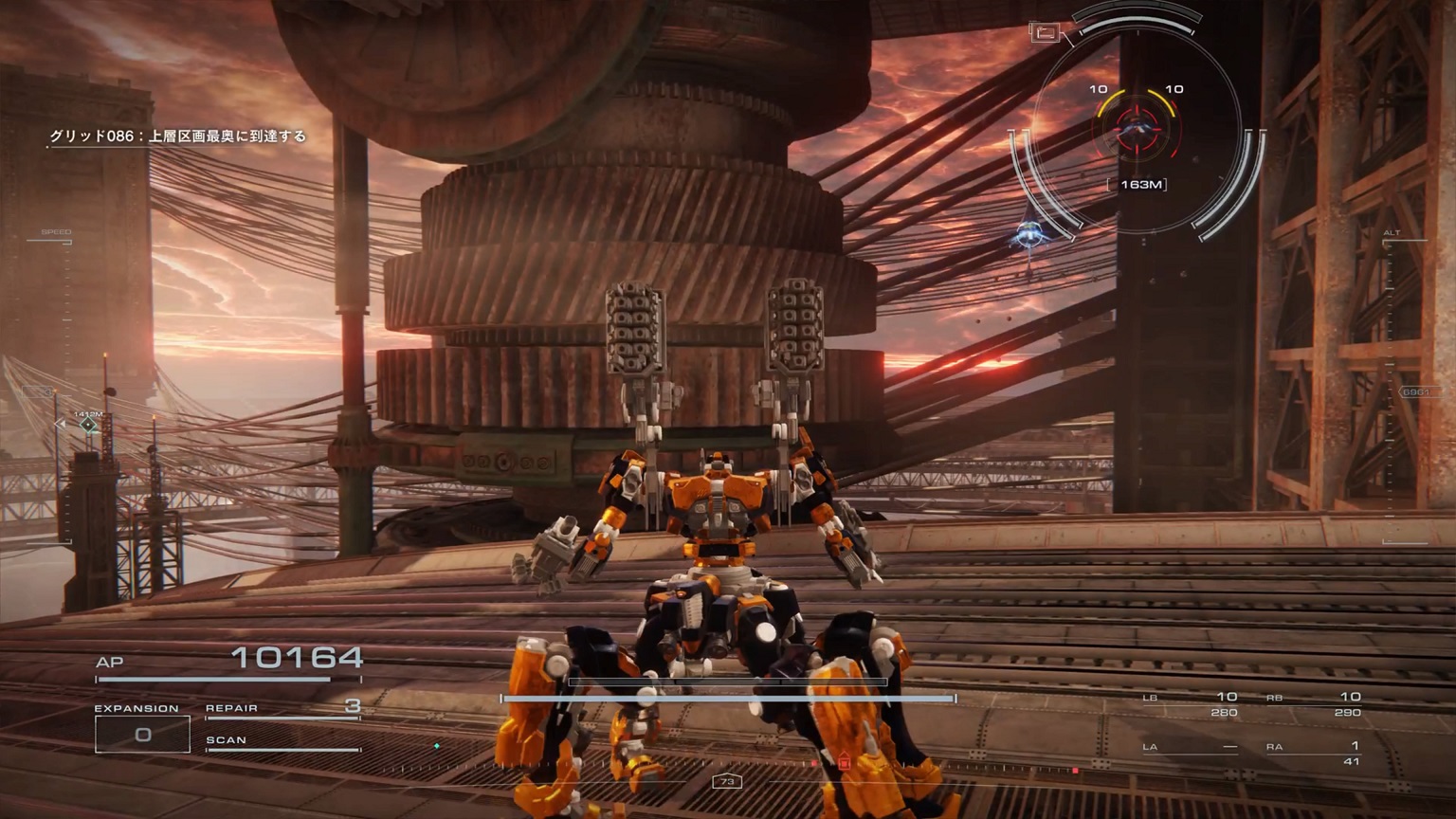This screenshot has height=819, width=1456.
Task: Trigger the Scan gauge
Action: coord(282,742)
